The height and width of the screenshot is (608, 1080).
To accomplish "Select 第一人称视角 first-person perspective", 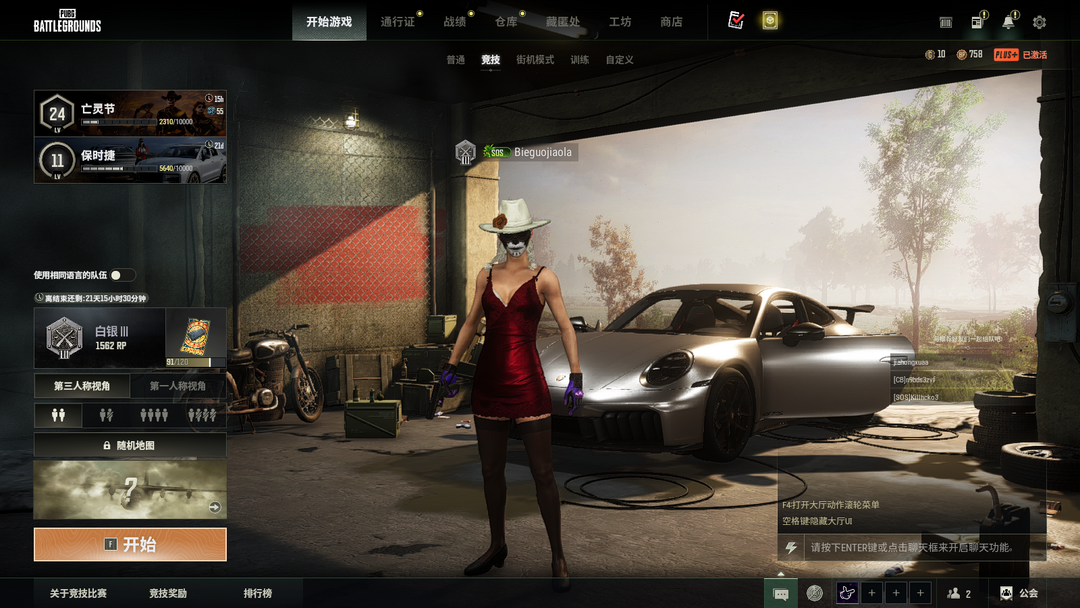I will (x=178, y=386).
